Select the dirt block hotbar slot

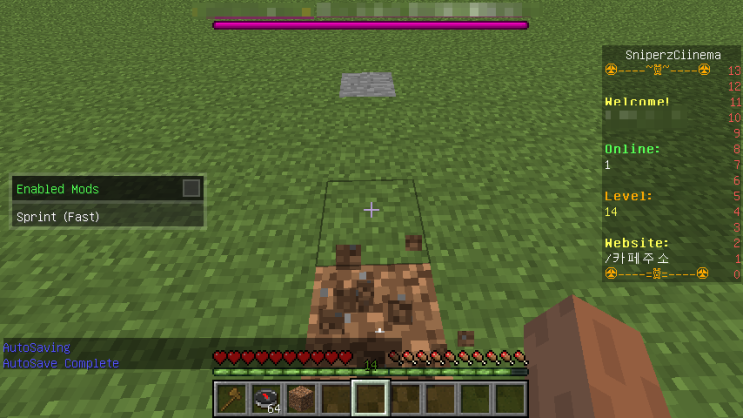(301, 398)
